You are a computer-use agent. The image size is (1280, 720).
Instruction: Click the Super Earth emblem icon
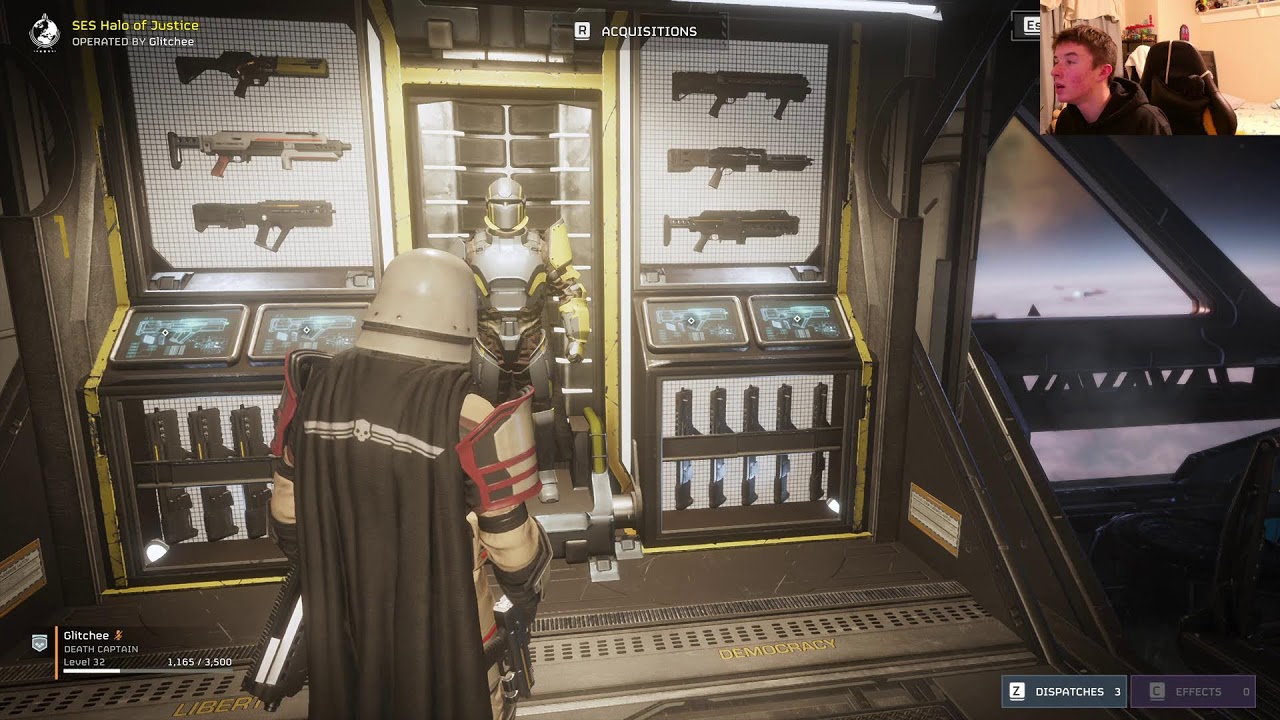click(x=44, y=31)
